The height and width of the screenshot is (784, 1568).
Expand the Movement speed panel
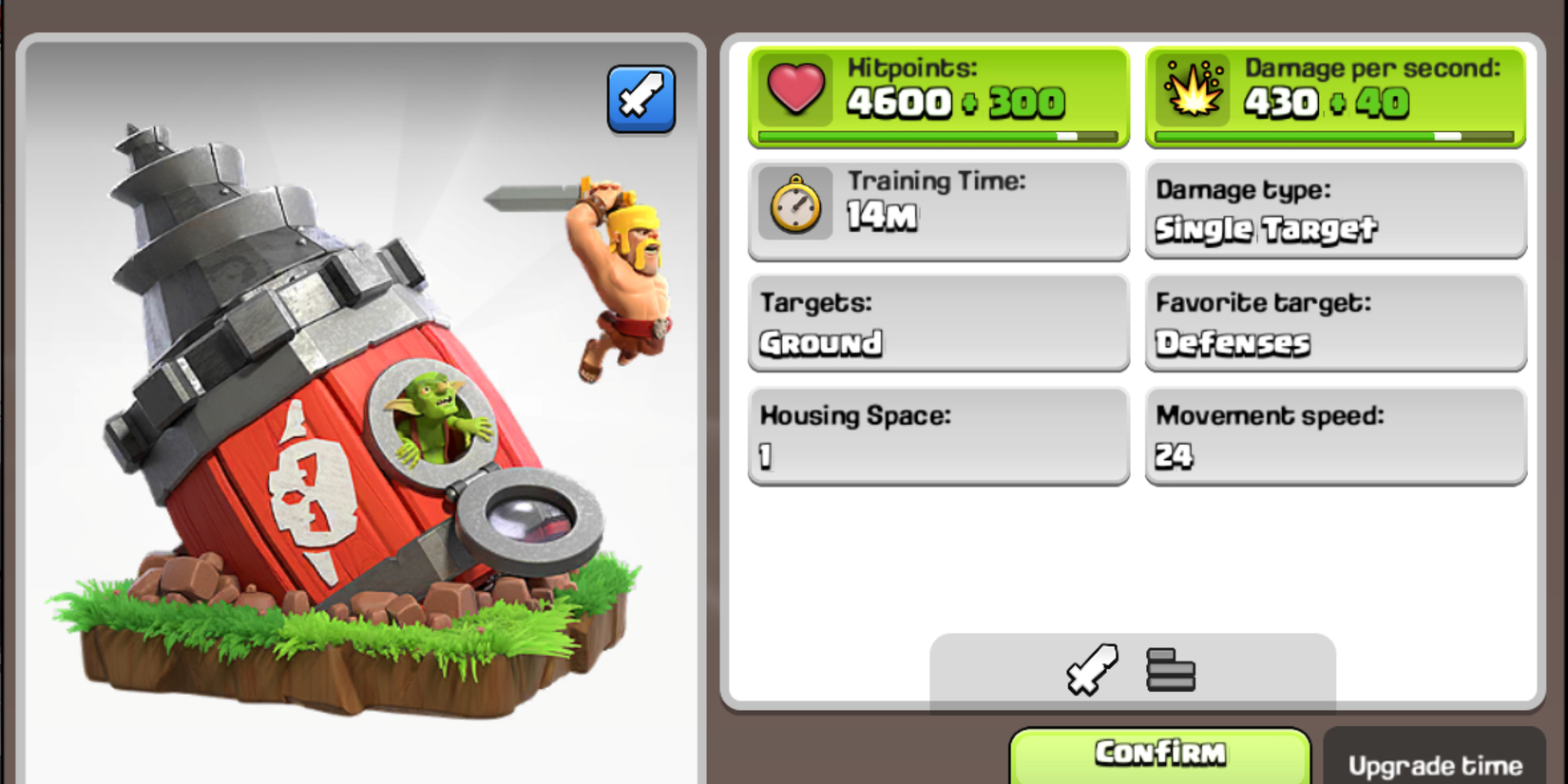[1334, 437]
